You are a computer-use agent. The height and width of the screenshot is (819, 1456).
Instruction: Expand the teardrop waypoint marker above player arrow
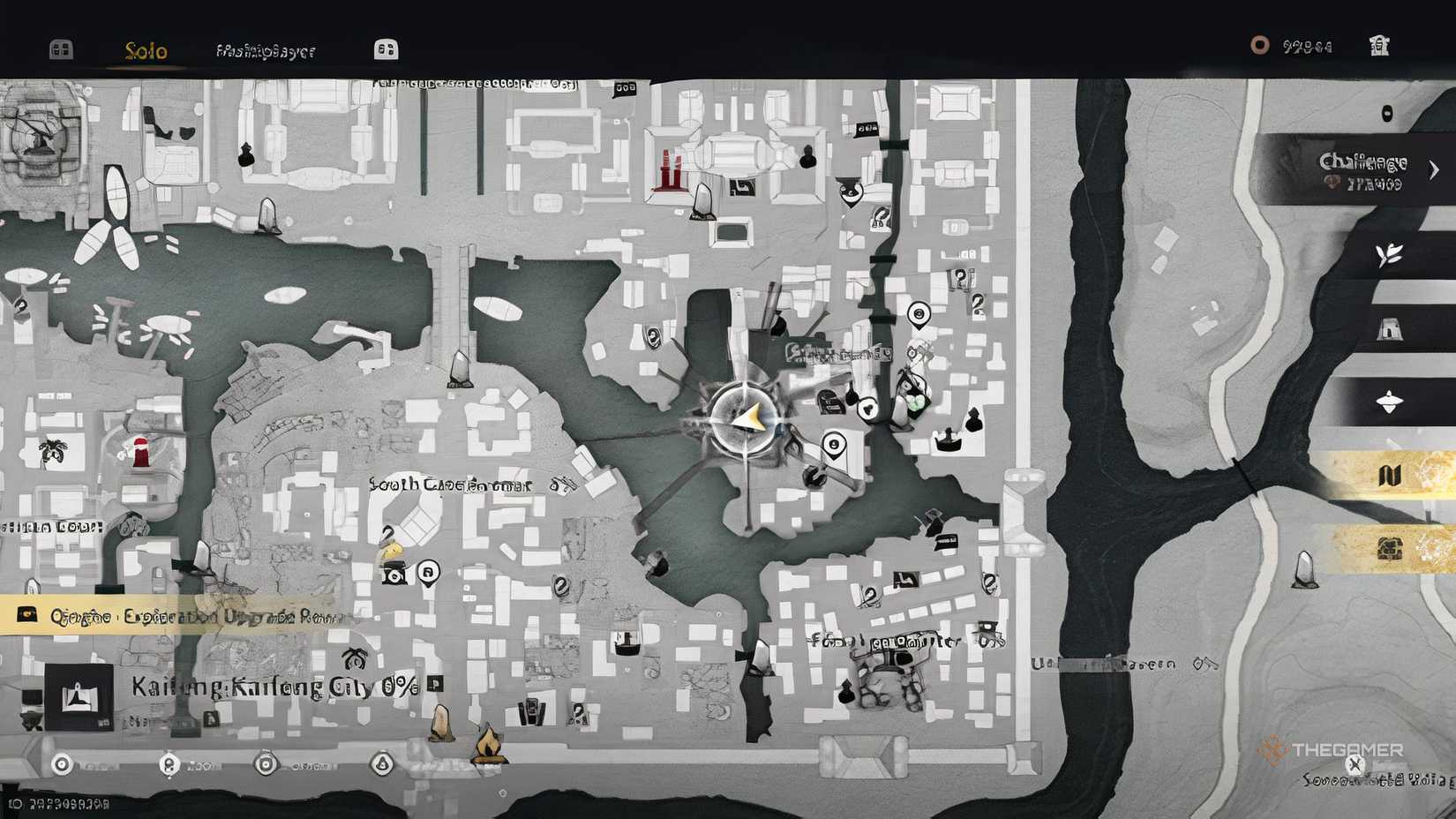pyautogui.click(x=919, y=314)
